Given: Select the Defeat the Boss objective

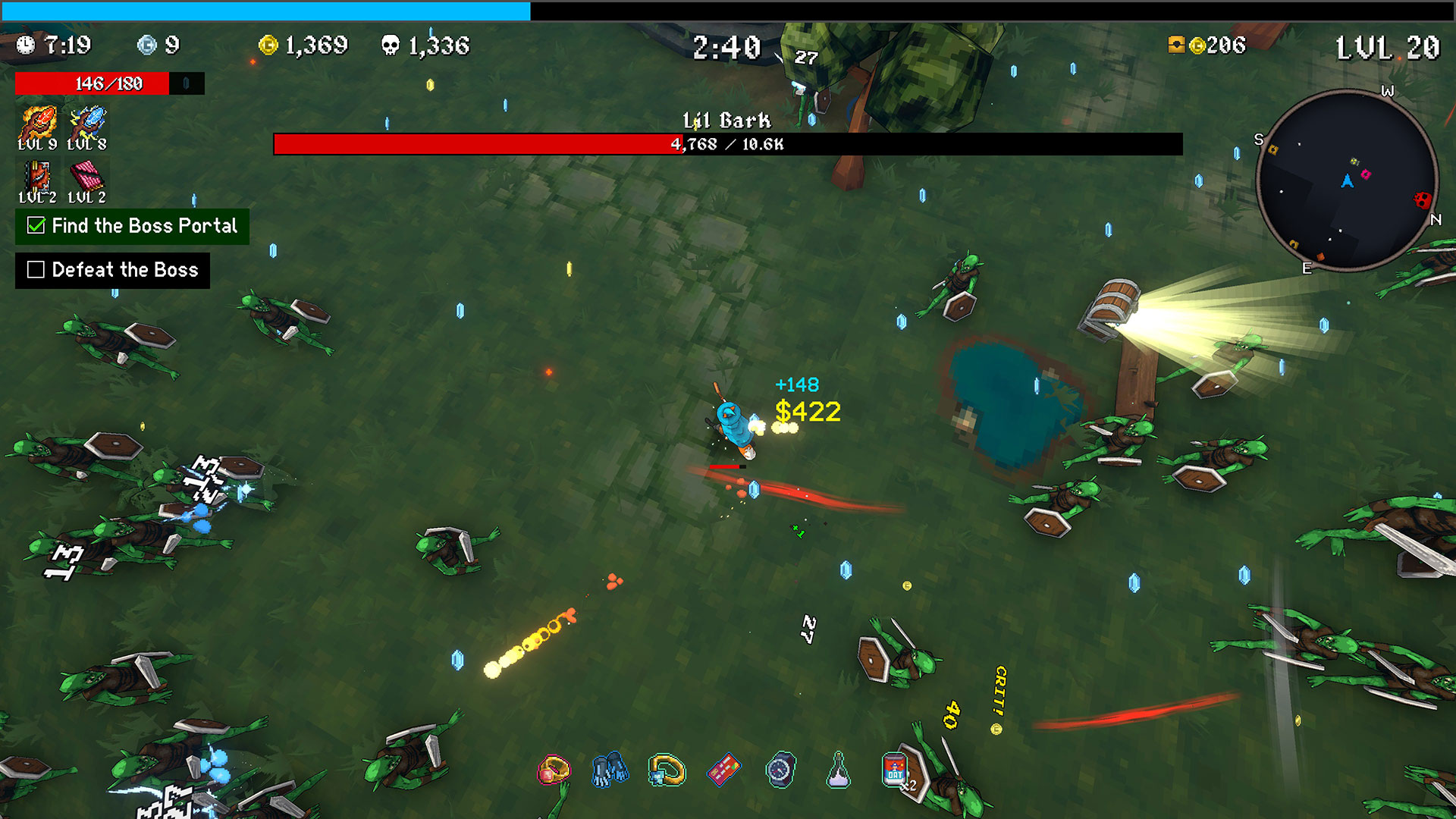Looking at the screenshot, I should coord(112,270).
